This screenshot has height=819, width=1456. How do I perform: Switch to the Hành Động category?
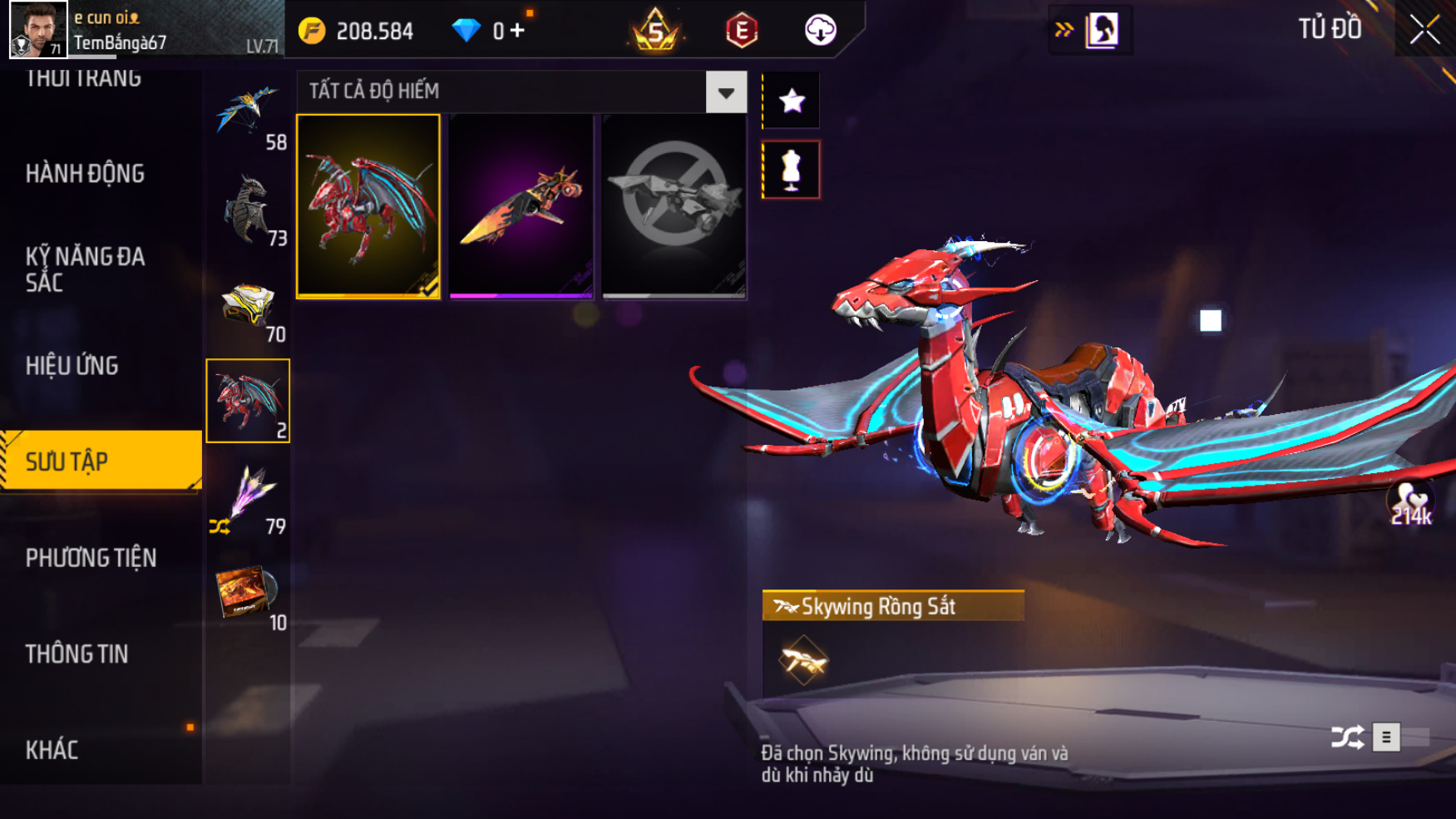coord(86,174)
